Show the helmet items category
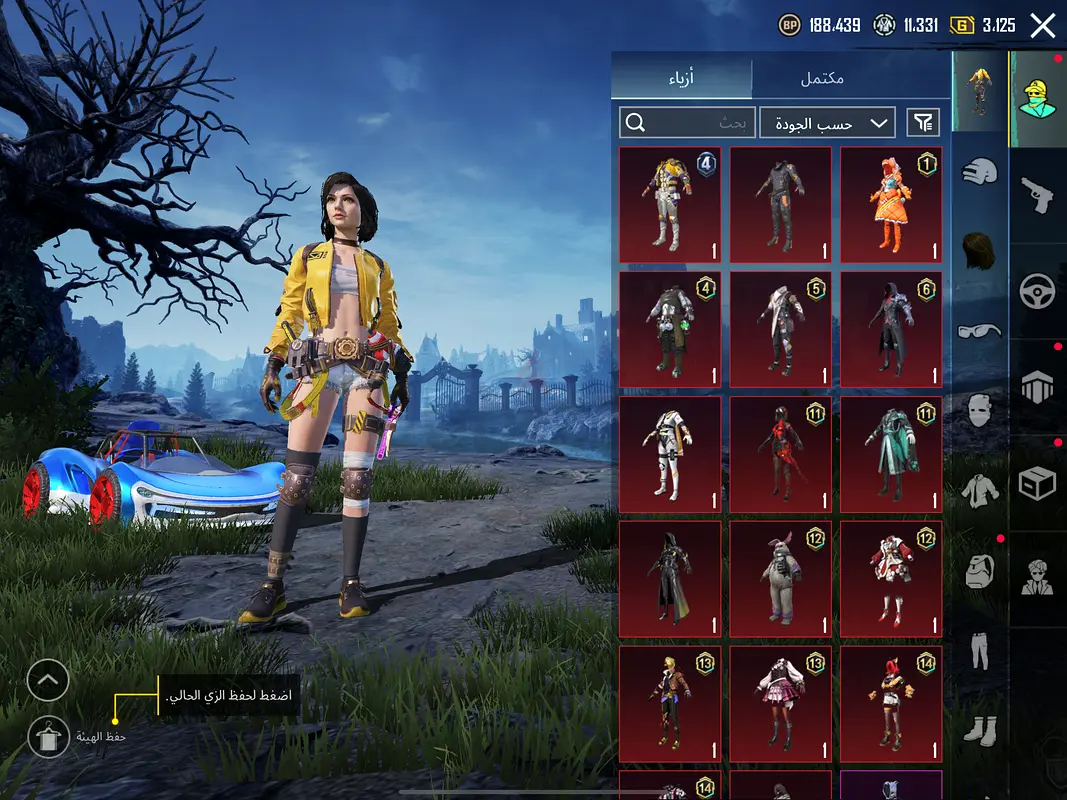The height and width of the screenshot is (800, 1067). pyautogui.click(x=980, y=171)
